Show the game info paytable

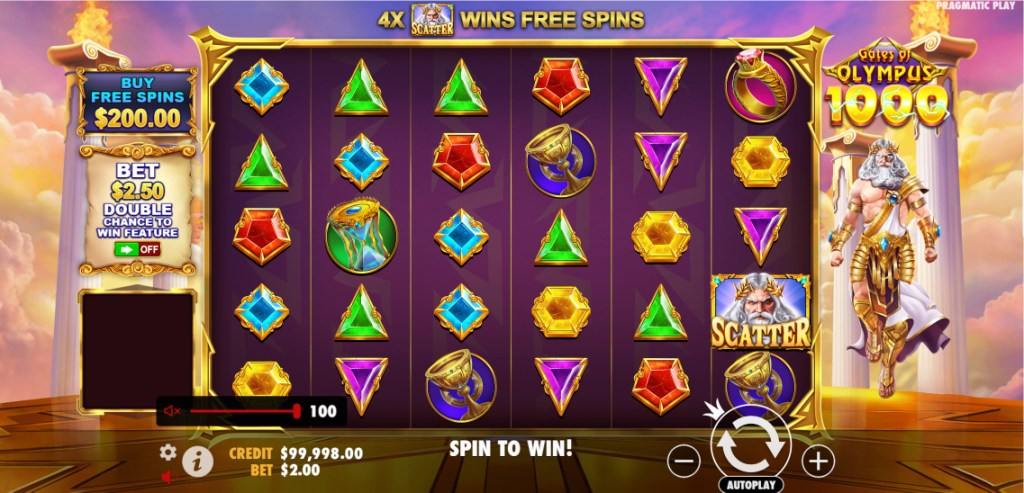pyautogui.click(x=198, y=460)
